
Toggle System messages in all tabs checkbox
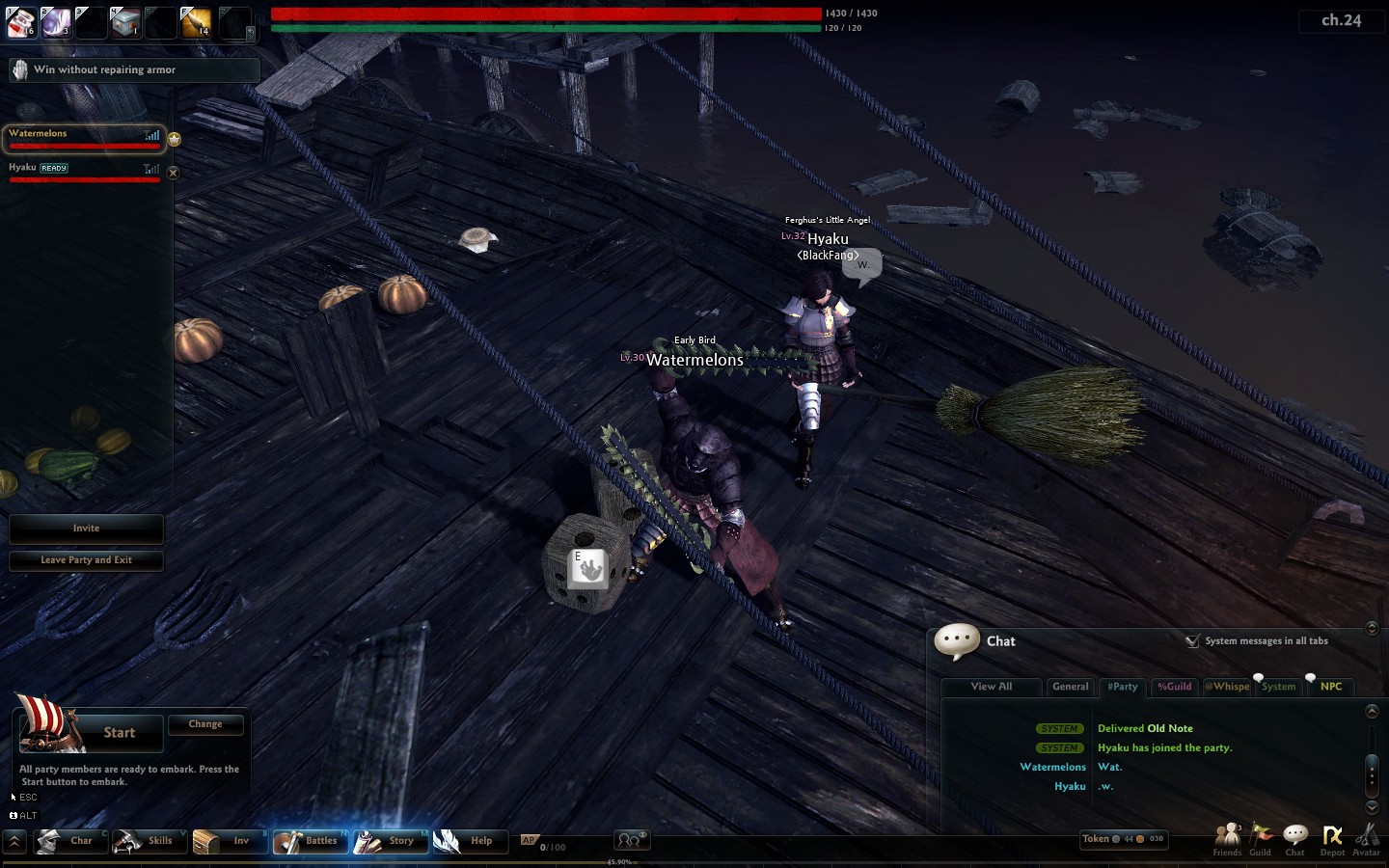pos(1193,641)
